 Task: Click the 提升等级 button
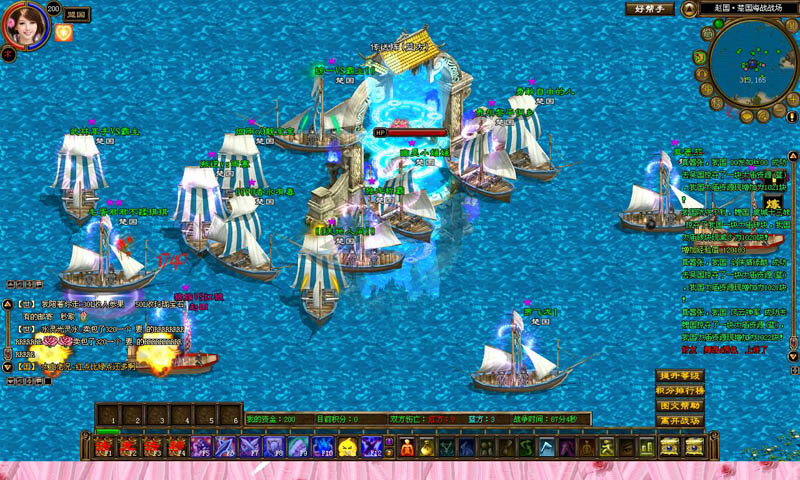pos(680,376)
